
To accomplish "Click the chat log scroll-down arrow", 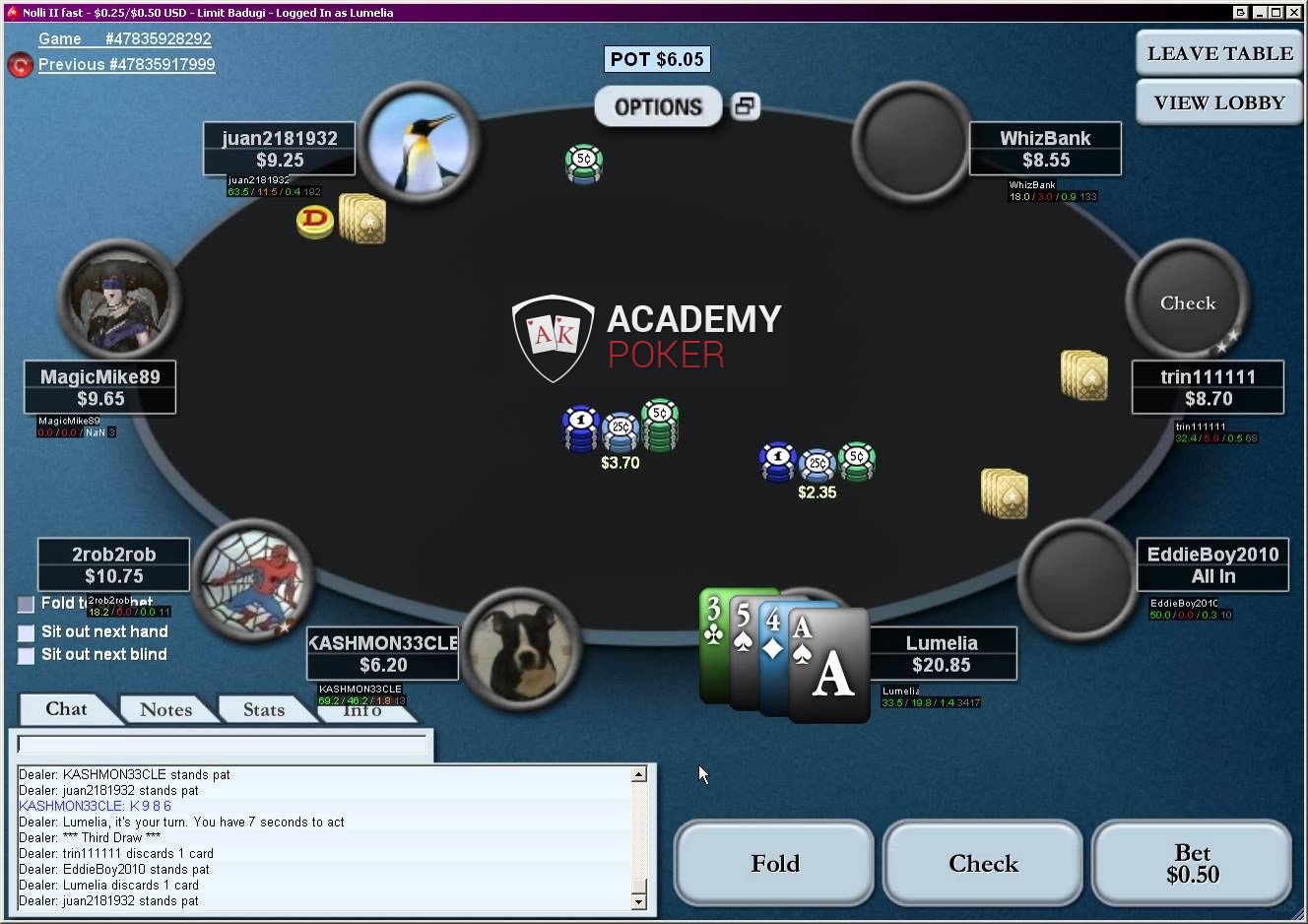I will coord(639,900).
